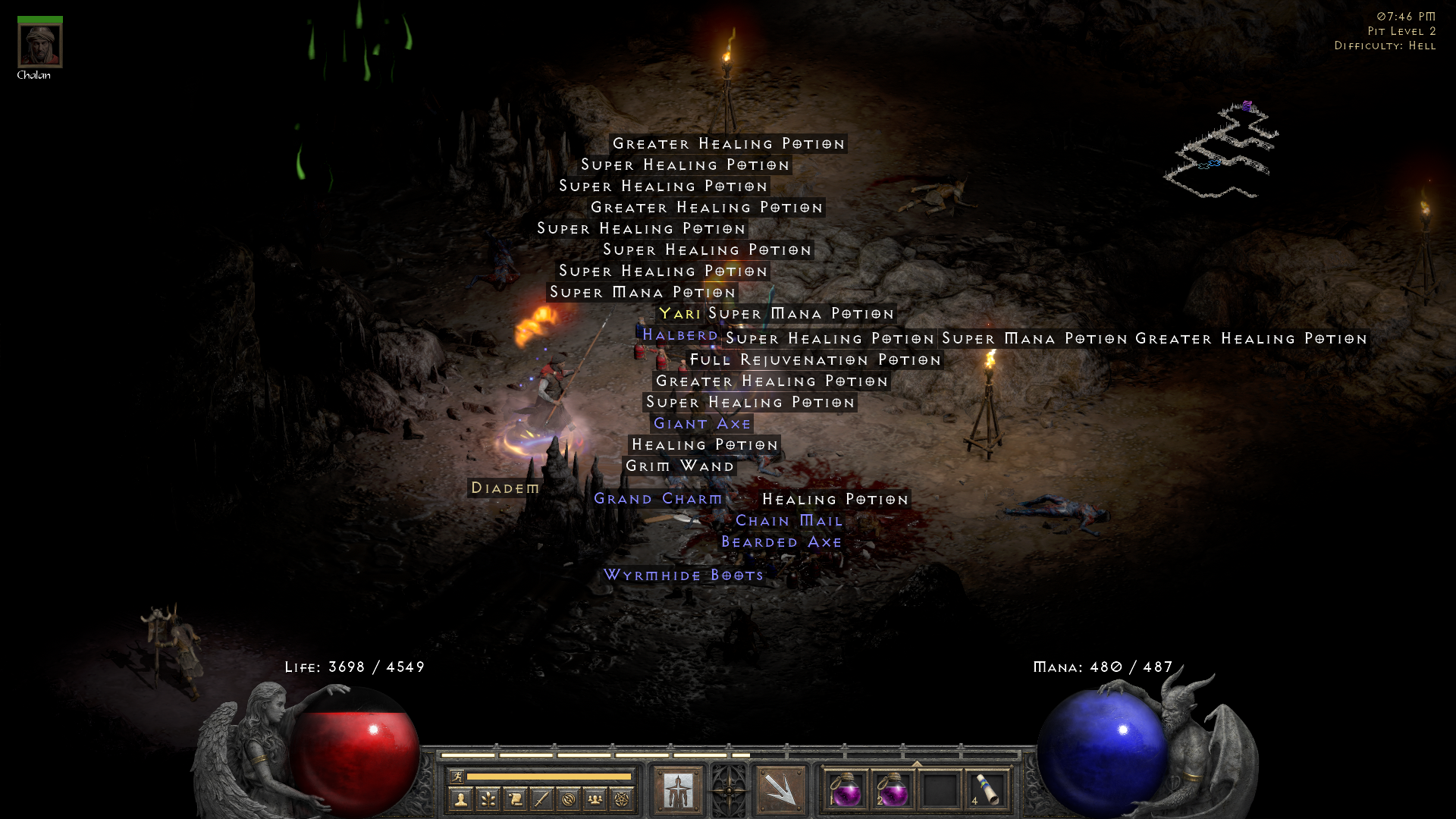Pick up the Wyrmhide Boots
The width and height of the screenshot is (1456, 819).
(682, 575)
